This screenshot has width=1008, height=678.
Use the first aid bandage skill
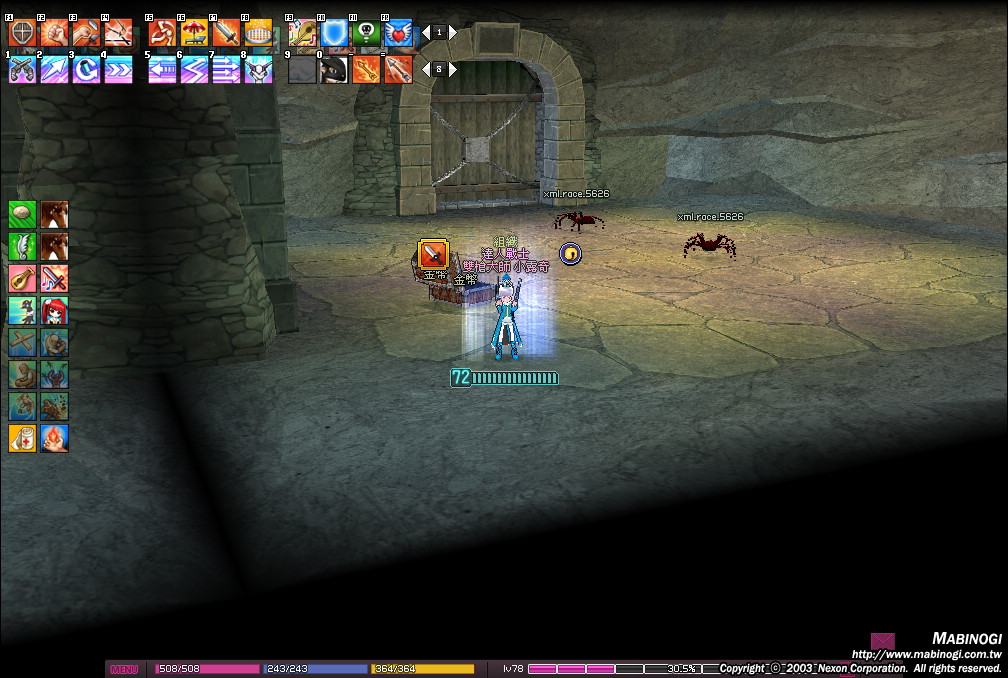click(x=23, y=438)
